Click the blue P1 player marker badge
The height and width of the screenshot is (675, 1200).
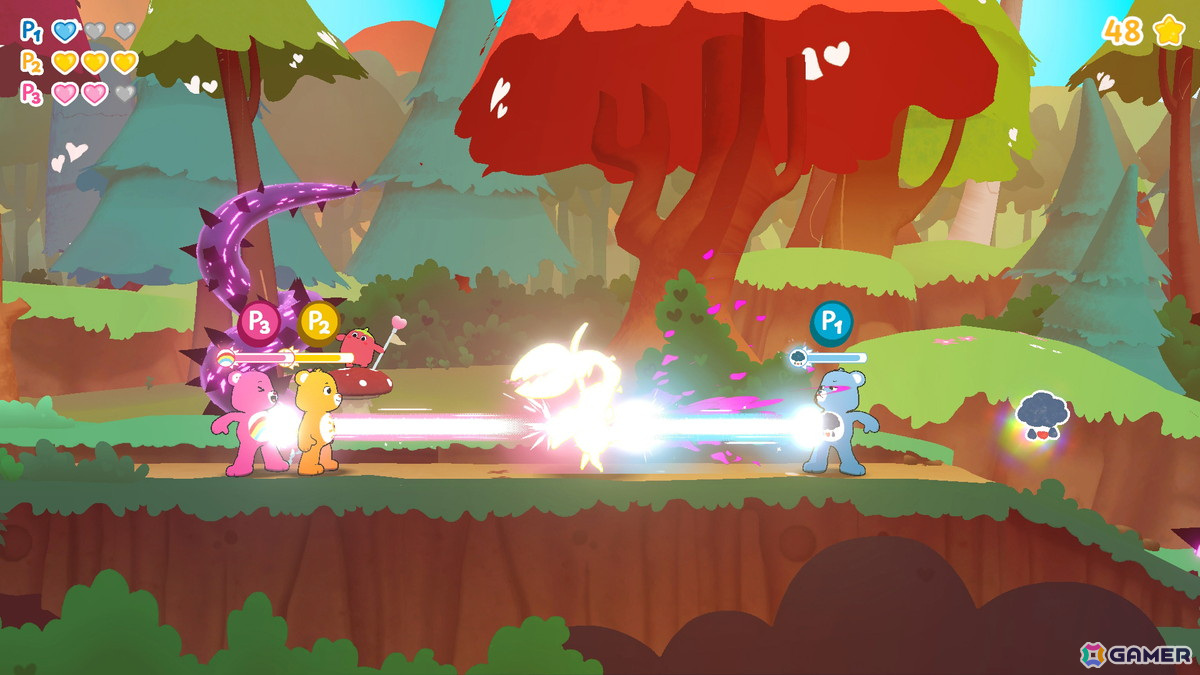(x=831, y=322)
